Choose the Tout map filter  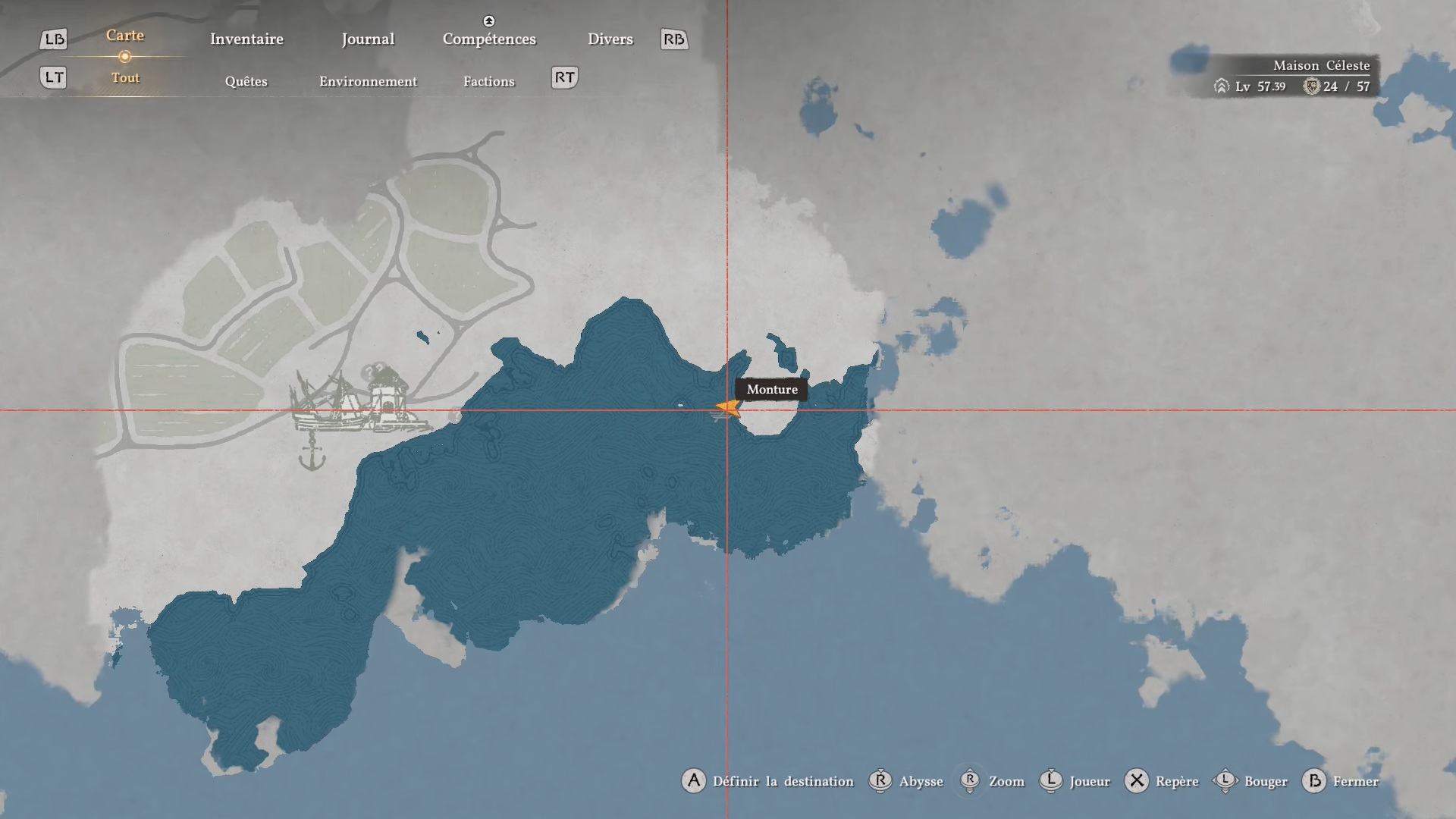(x=125, y=78)
